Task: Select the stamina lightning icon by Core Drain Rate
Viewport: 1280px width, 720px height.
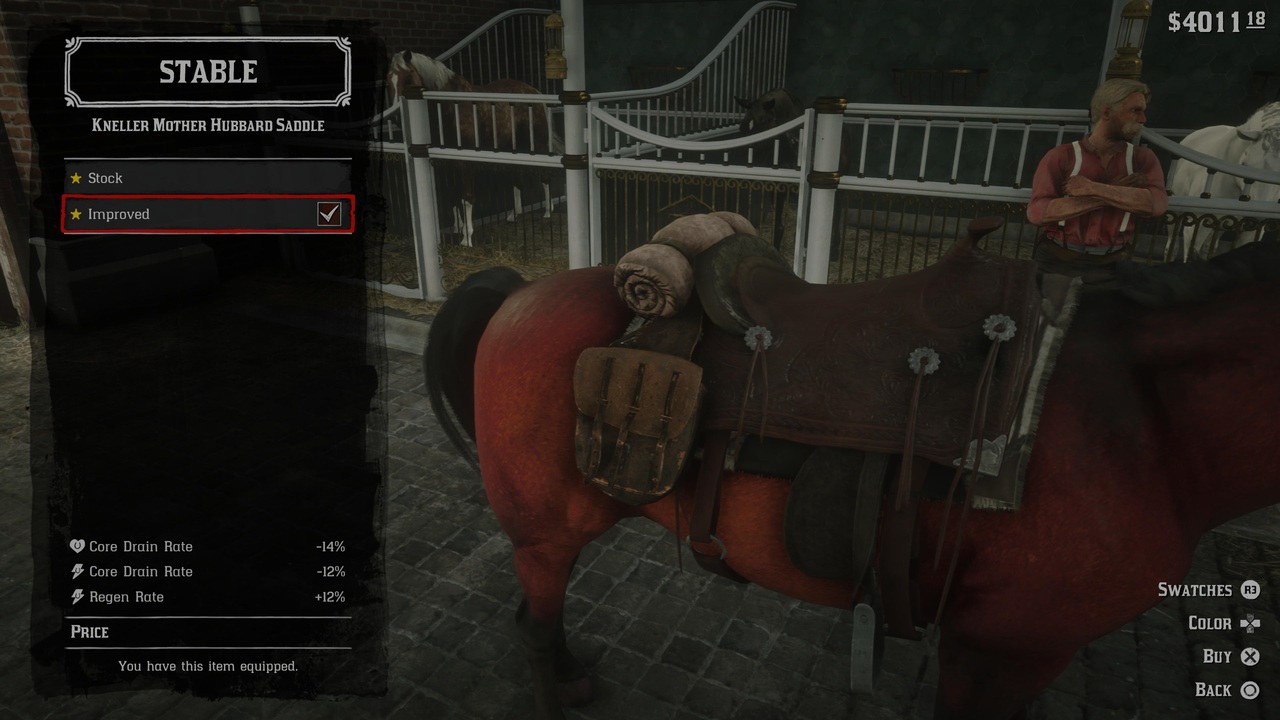Action: click(77, 571)
